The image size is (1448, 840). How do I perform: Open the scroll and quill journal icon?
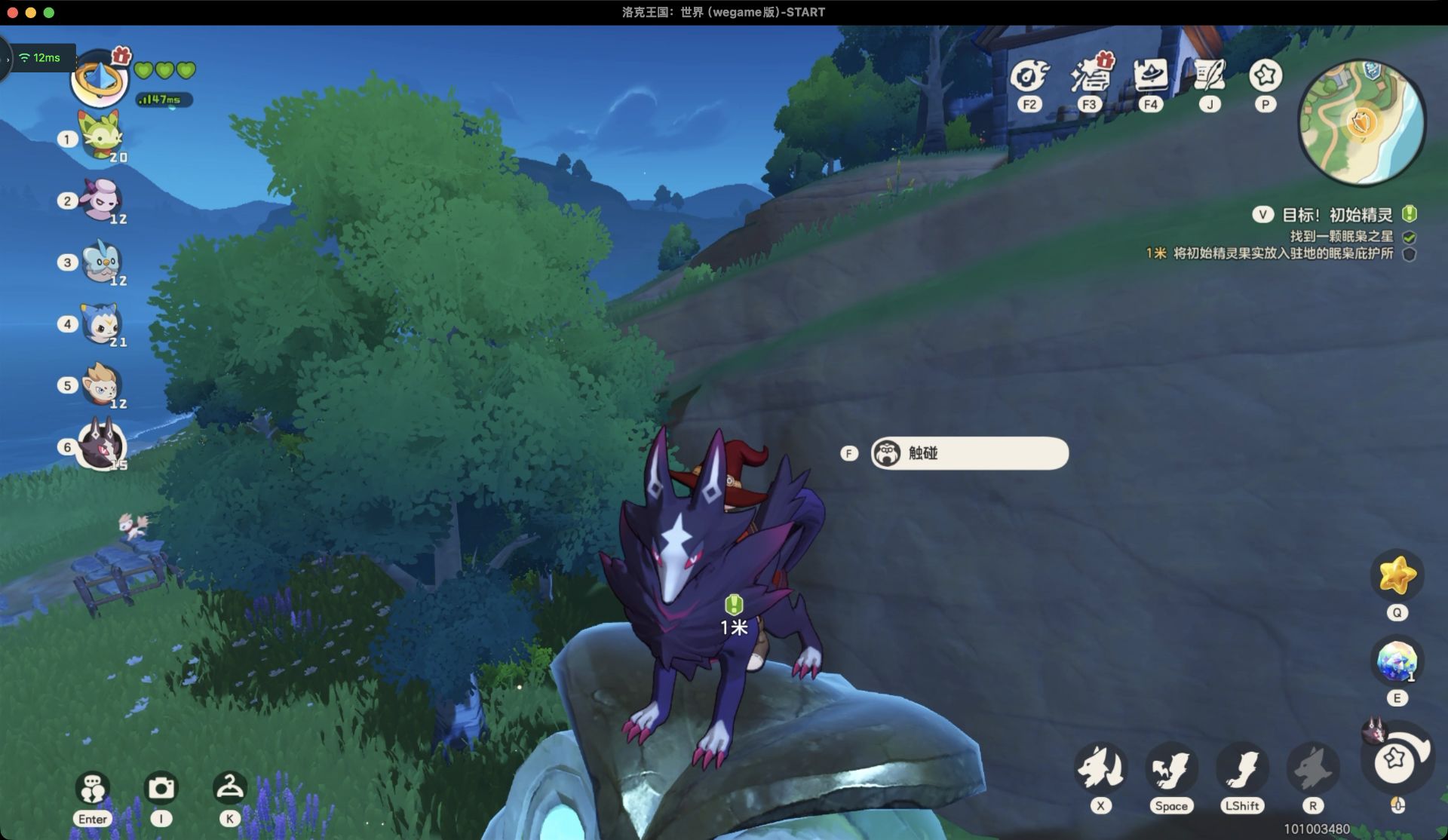[x=1210, y=76]
